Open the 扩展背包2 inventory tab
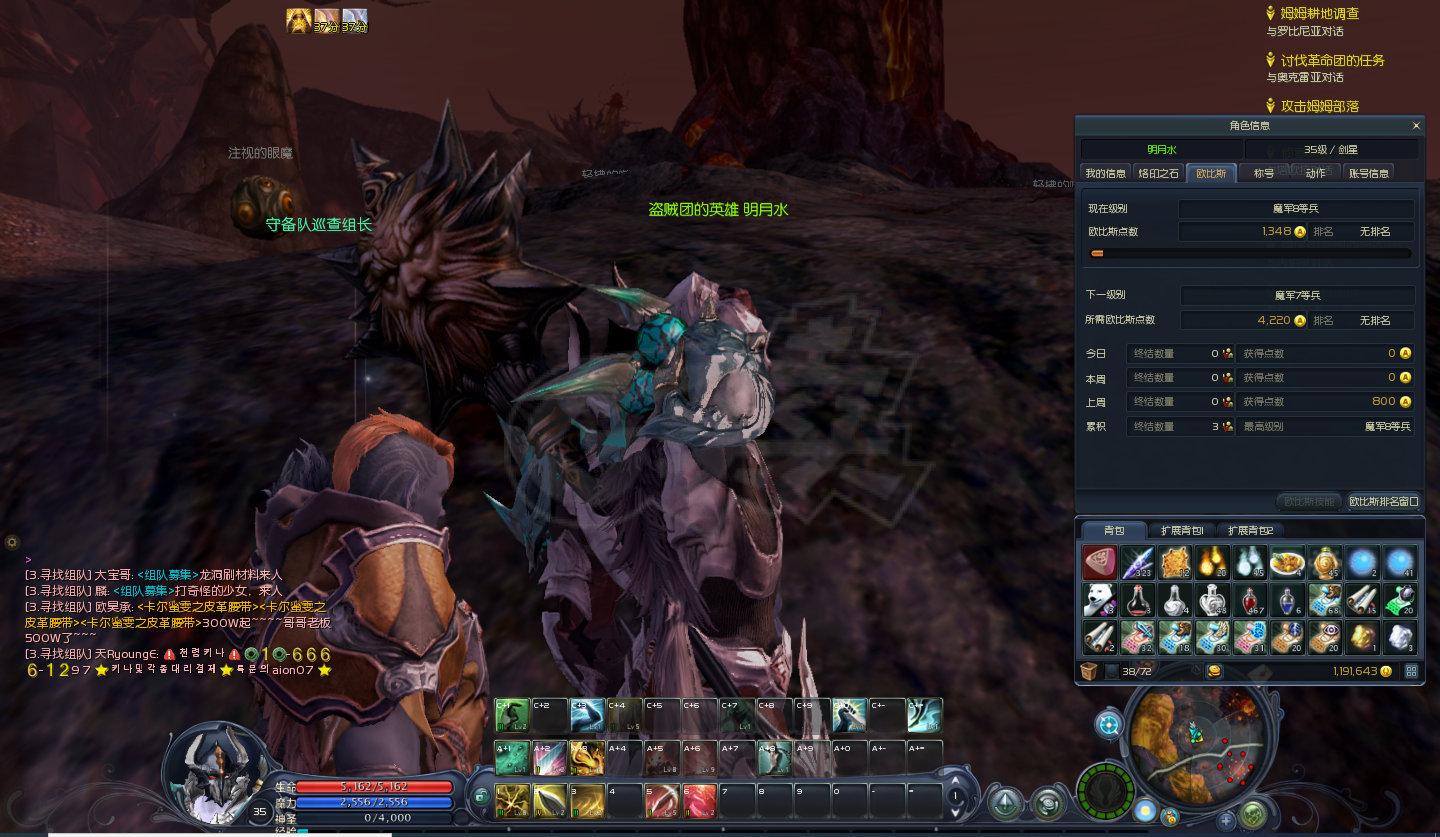Screen dimensions: 1440x837 1250,530
